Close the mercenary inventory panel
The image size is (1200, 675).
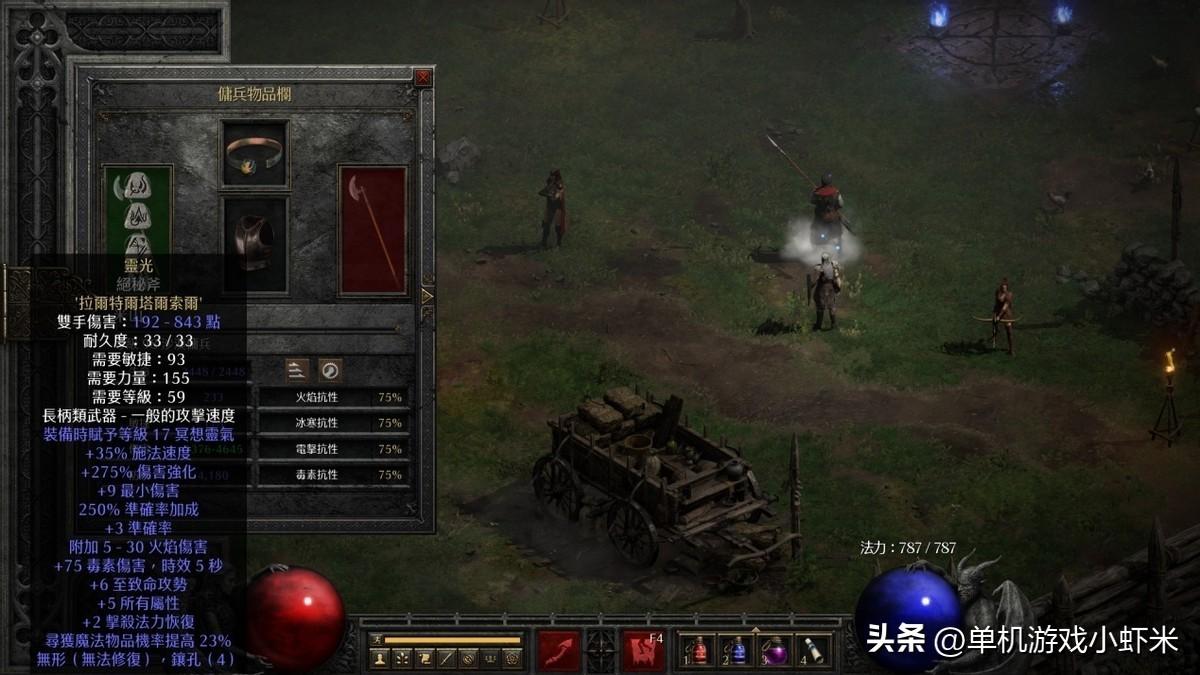click(x=423, y=77)
